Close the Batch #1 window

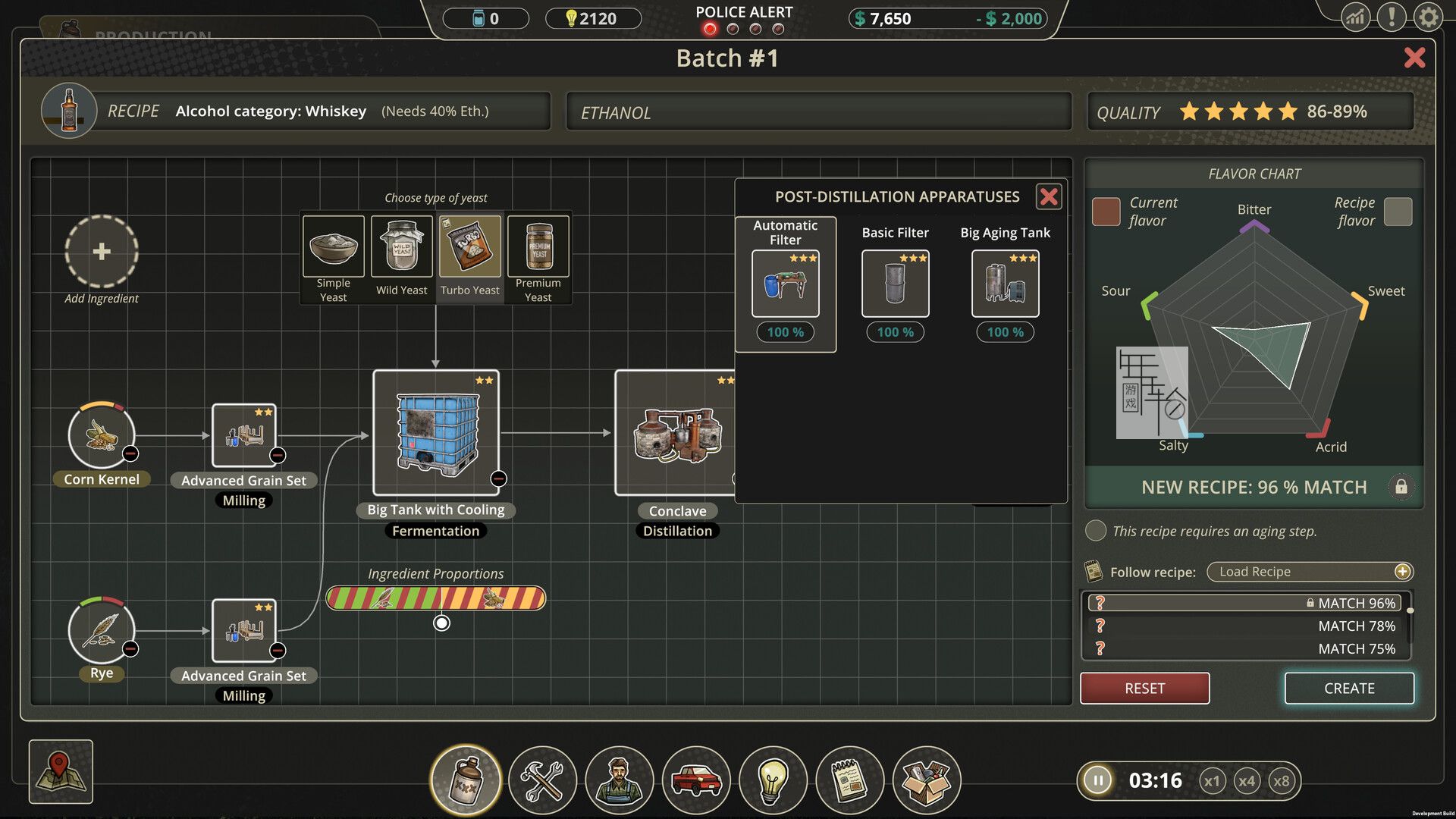1414,58
